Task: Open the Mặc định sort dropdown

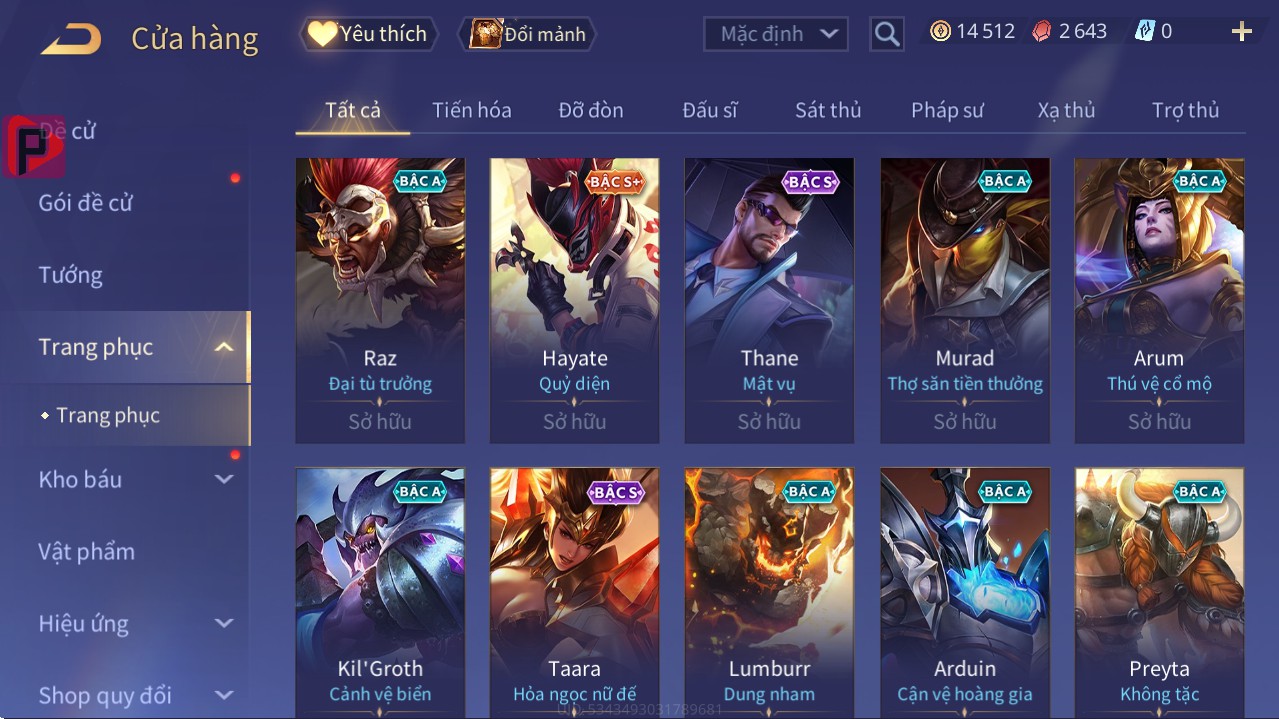Action: click(776, 34)
